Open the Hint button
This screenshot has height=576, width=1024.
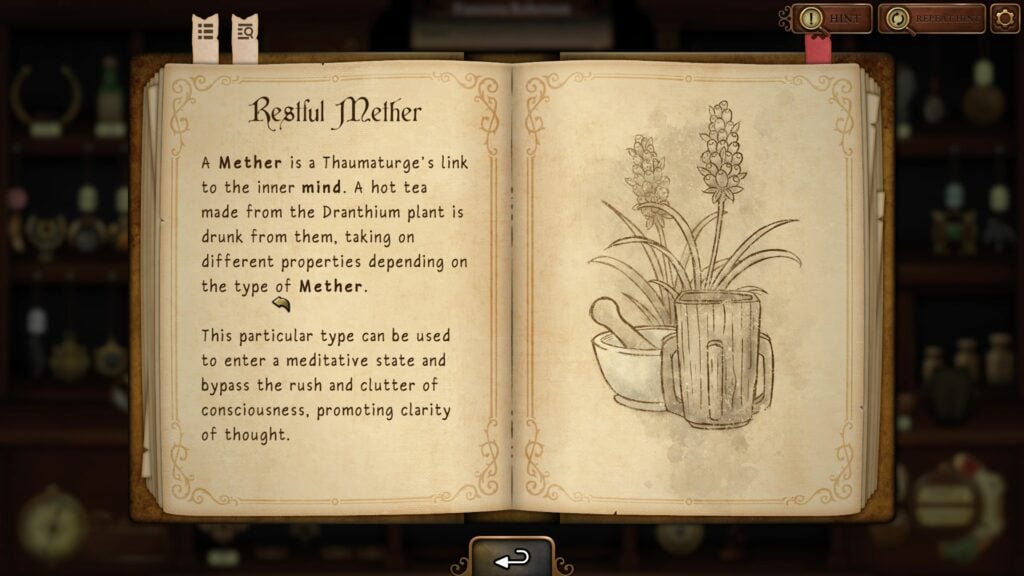(x=831, y=18)
